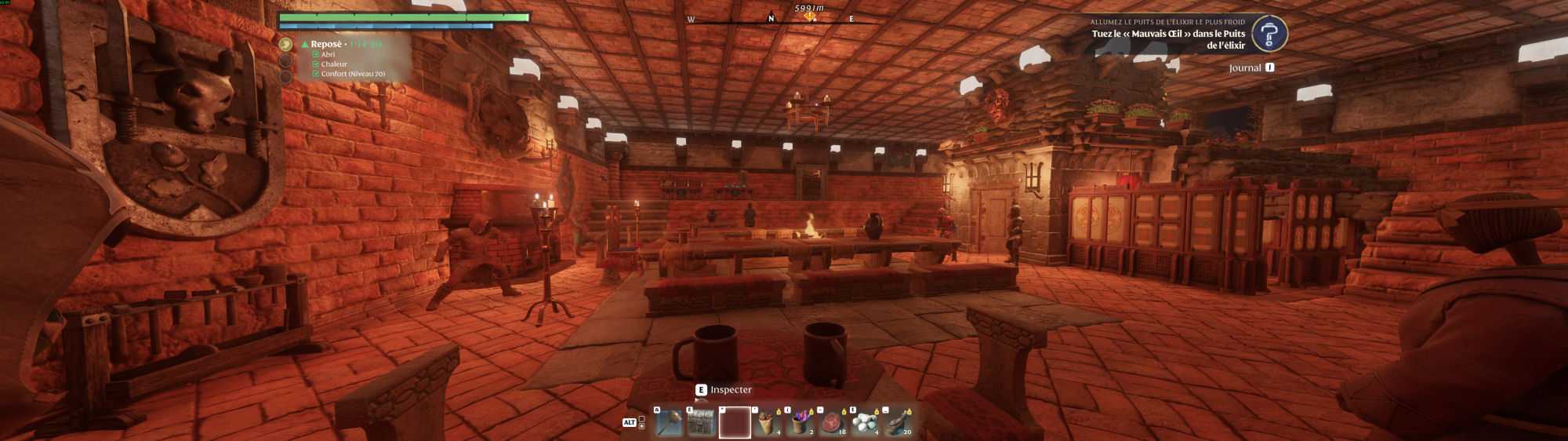Choose the stone building block hotbar slot
The width and height of the screenshot is (1568, 441).
(701, 423)
